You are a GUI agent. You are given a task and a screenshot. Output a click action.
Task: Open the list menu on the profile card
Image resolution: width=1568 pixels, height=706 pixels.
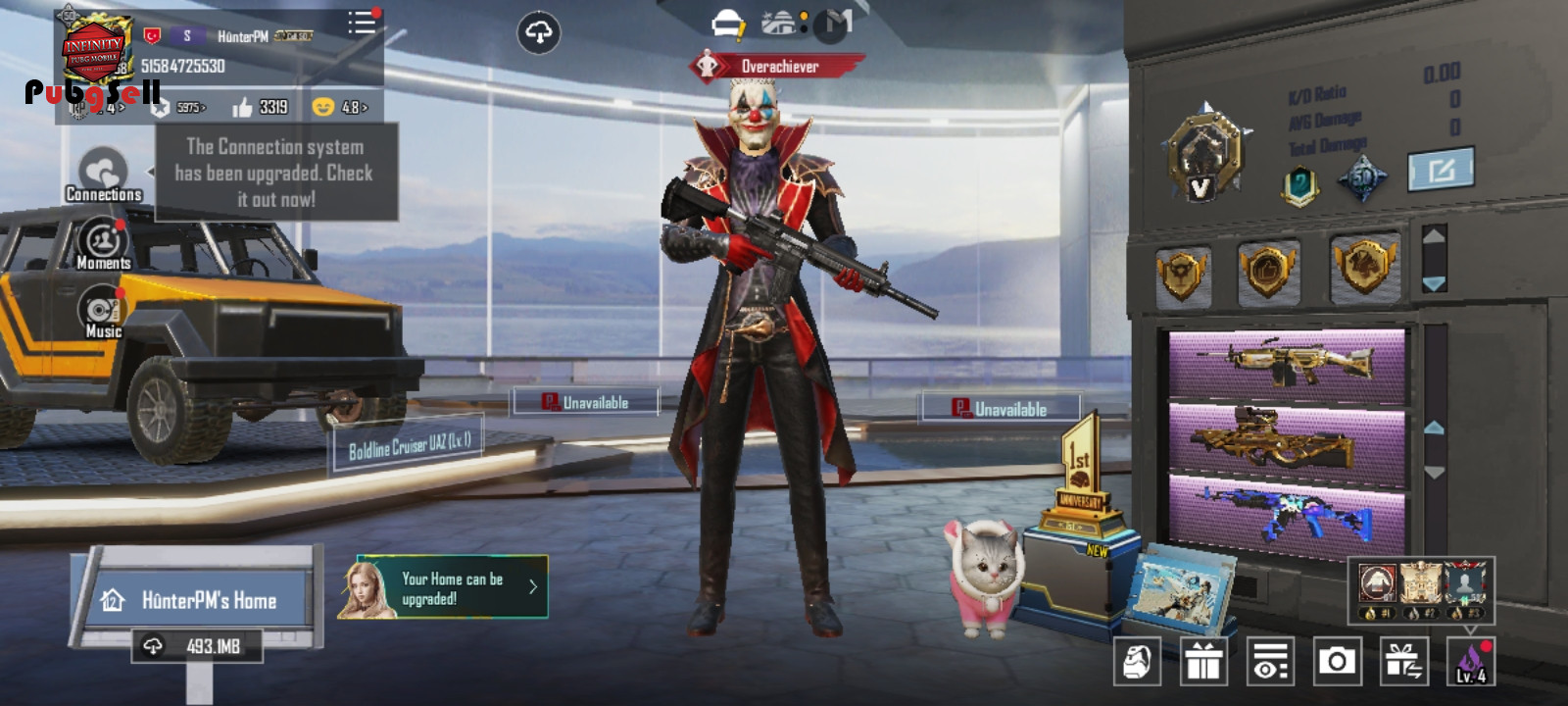pyautogui.click(x=361, y=23)
